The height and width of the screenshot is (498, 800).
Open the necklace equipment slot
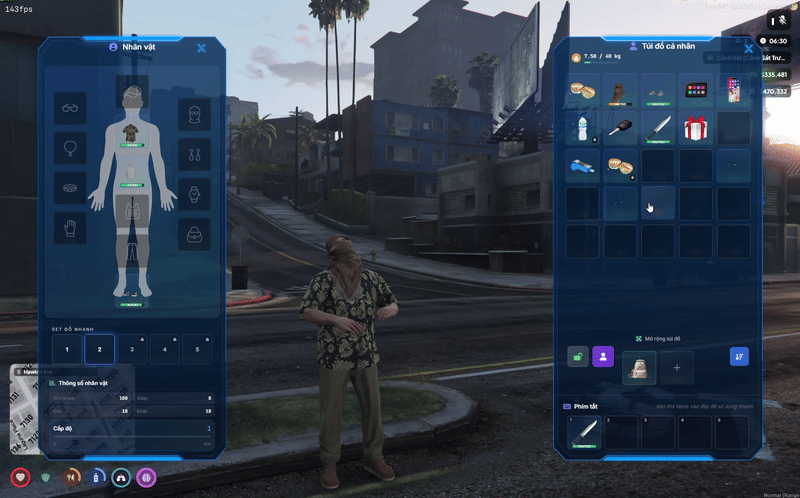(x=70, y=149)
